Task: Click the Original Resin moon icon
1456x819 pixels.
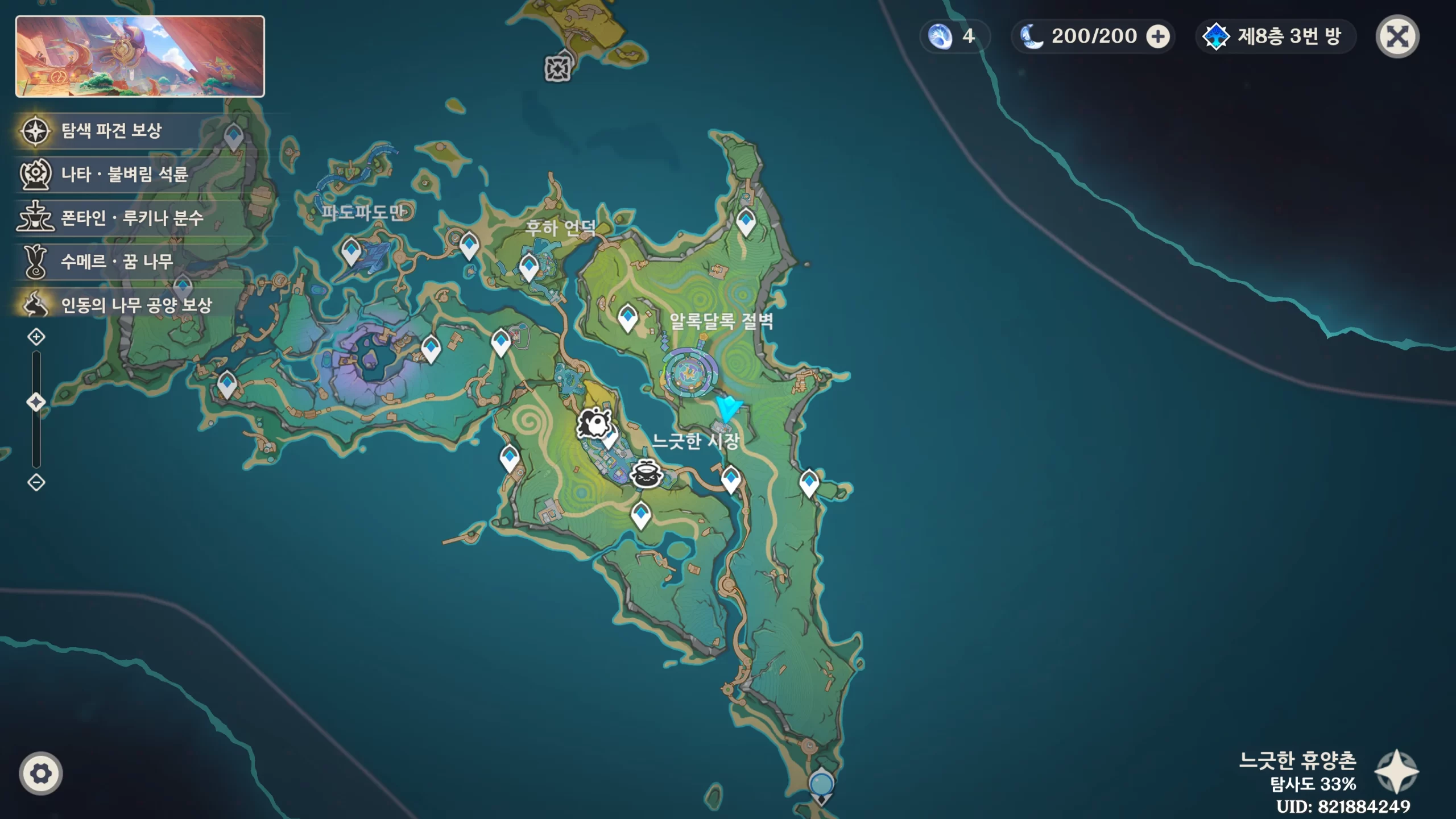Action: pos(1032,37)
